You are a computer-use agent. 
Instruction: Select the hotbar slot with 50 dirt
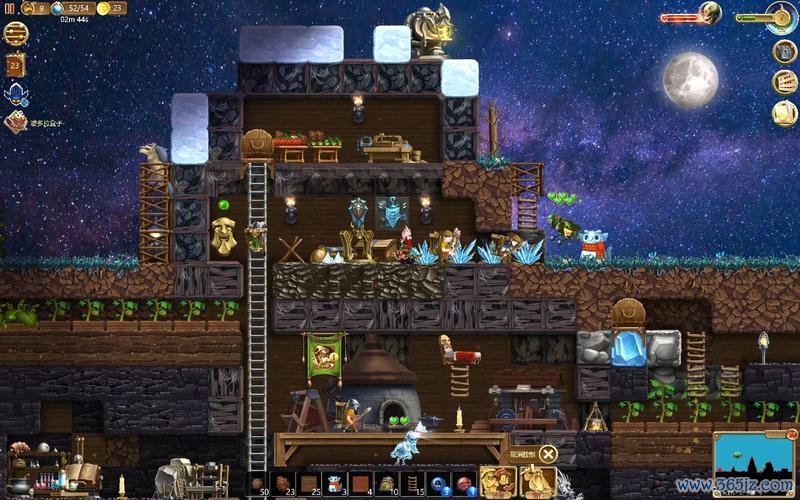click(258, 484)
